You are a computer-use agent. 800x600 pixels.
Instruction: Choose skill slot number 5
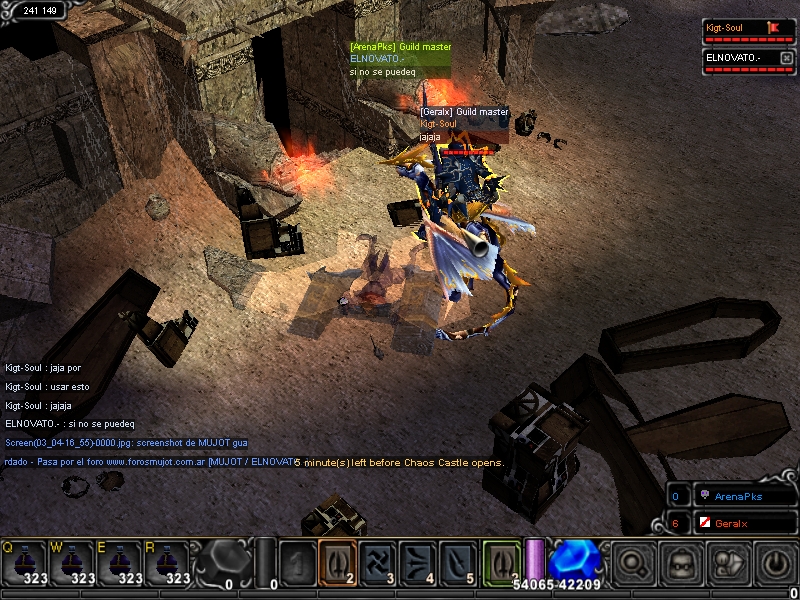pos(457,562)
